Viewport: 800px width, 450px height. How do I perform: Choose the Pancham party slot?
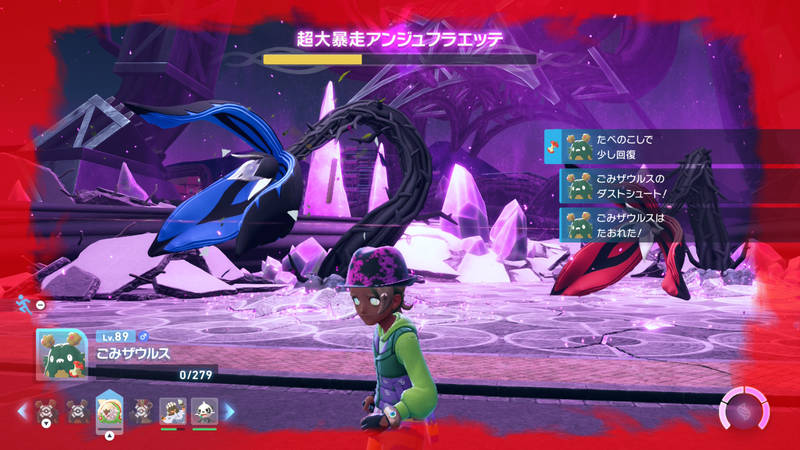tap(204, 410)
